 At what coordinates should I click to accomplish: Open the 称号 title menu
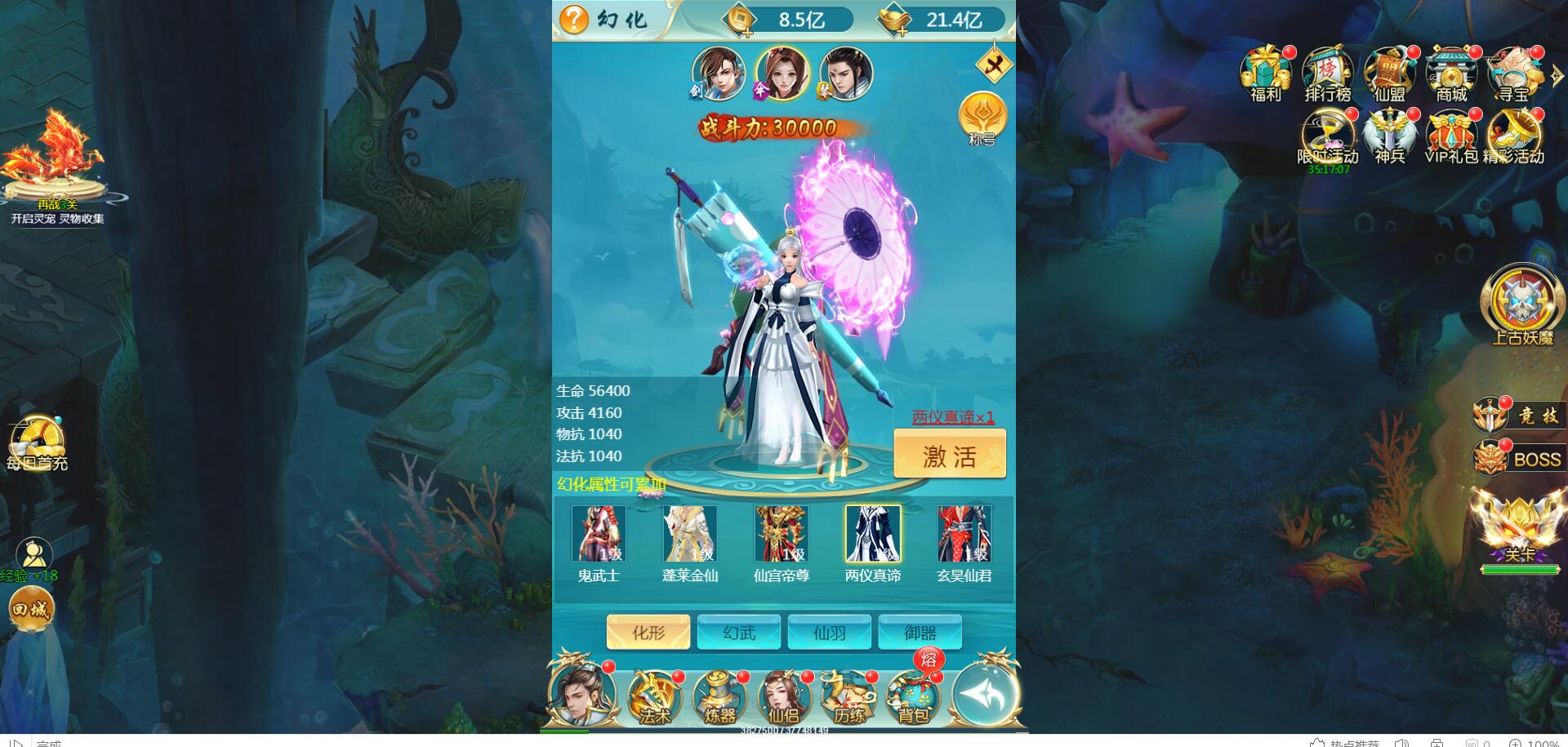982,118
